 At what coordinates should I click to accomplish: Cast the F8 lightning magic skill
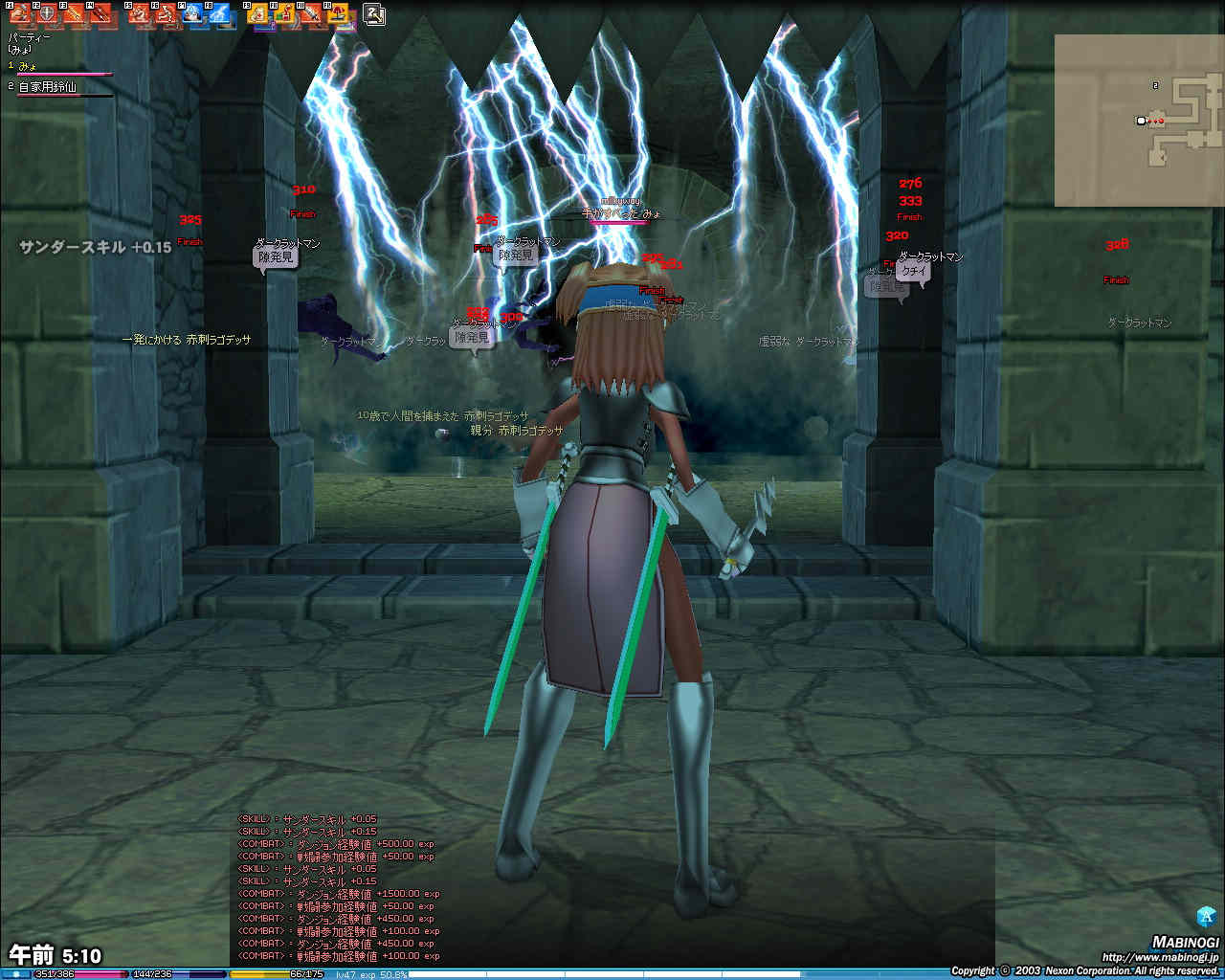click(219, 15)
